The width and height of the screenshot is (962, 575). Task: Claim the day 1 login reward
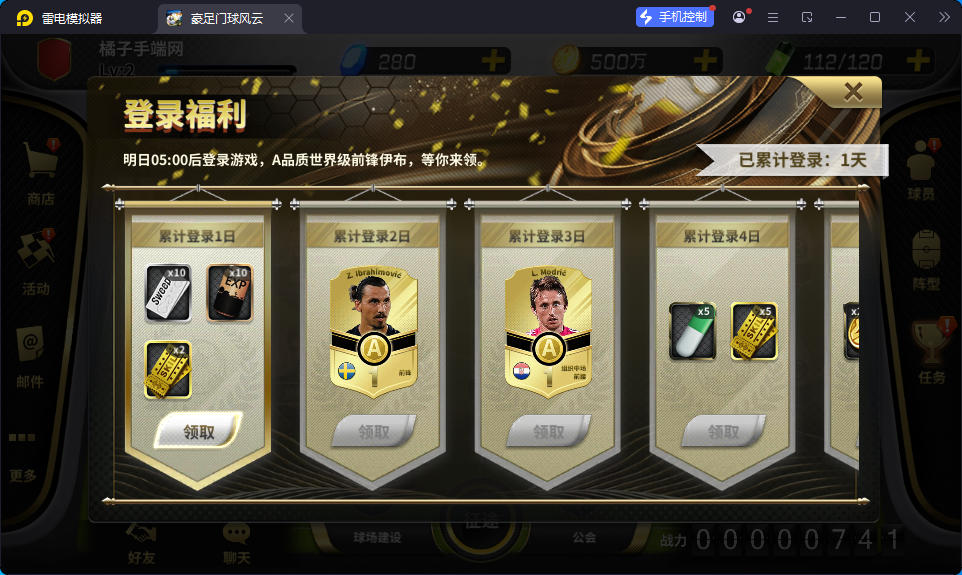(x=198, y=431)
